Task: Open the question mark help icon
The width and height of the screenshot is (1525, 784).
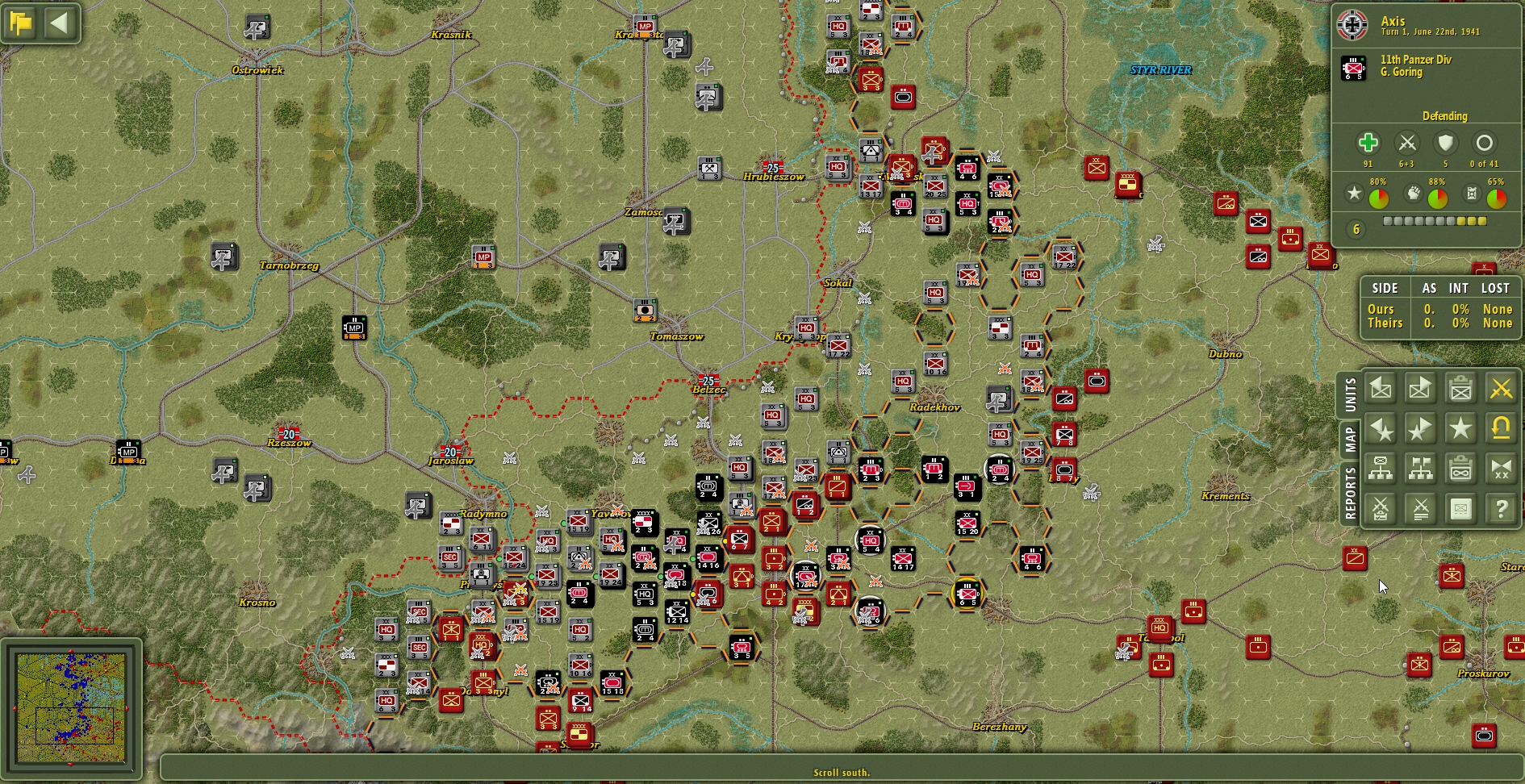Action: pyautogui.click(x=1502, y=508)
